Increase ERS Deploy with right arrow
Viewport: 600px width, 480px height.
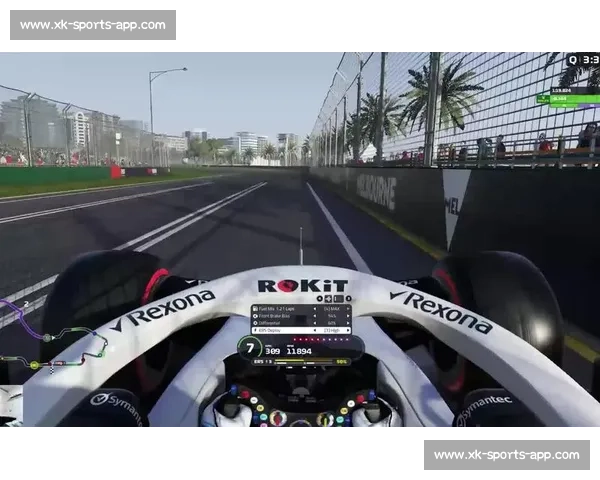tap(347, 330)
